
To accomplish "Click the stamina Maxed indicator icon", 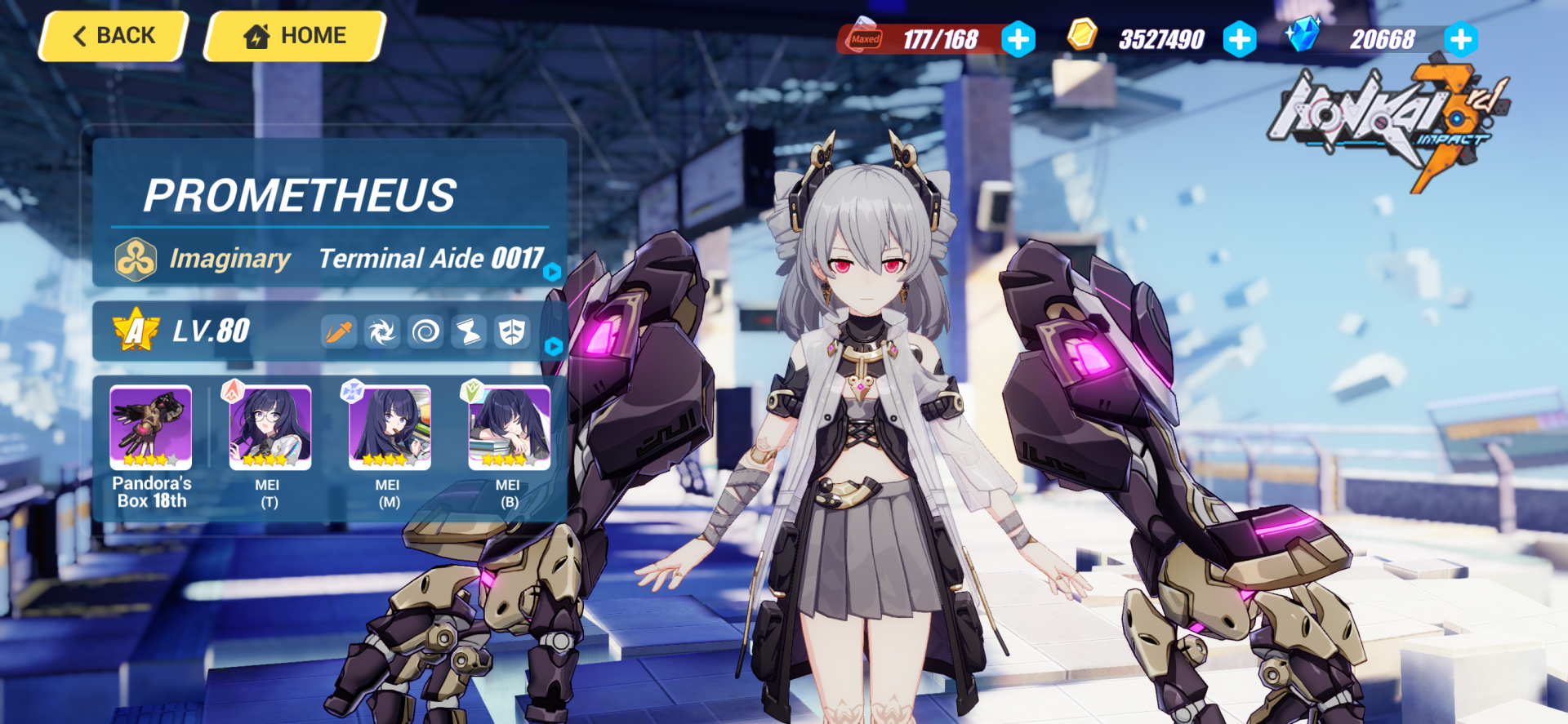I will (866, 37).
